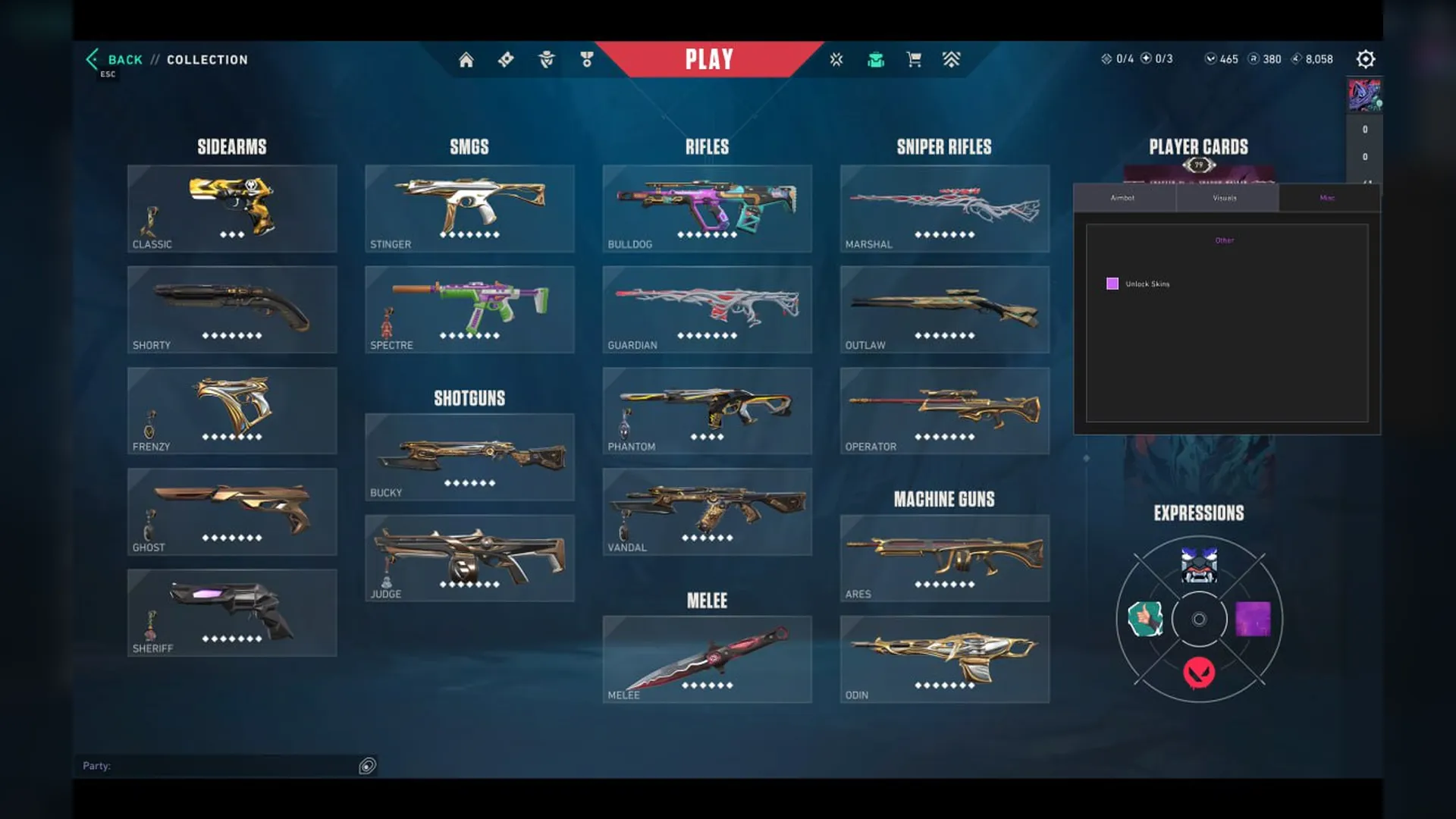The width and height of the screenshot is (1456, 819).
Task: Toggle the Unlock Skins checkbox
Action: 1112,284
